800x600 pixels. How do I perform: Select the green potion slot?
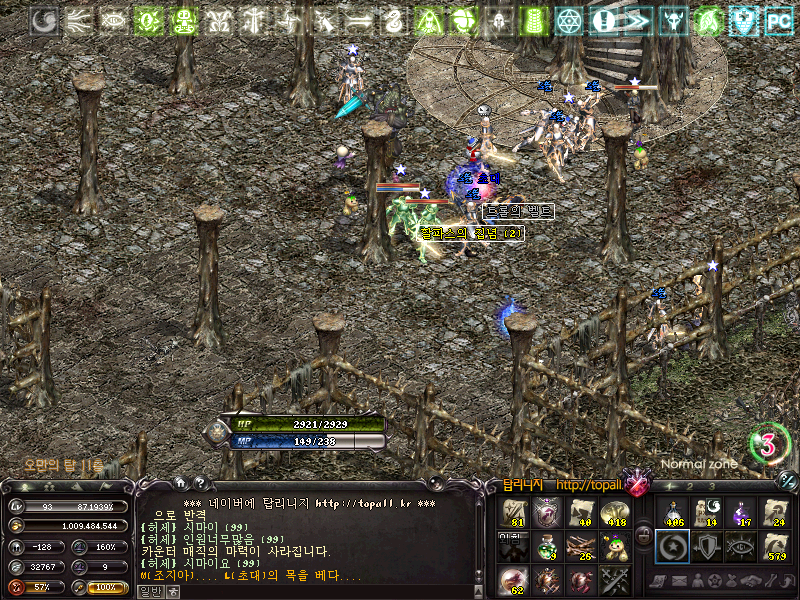(548, 546)
